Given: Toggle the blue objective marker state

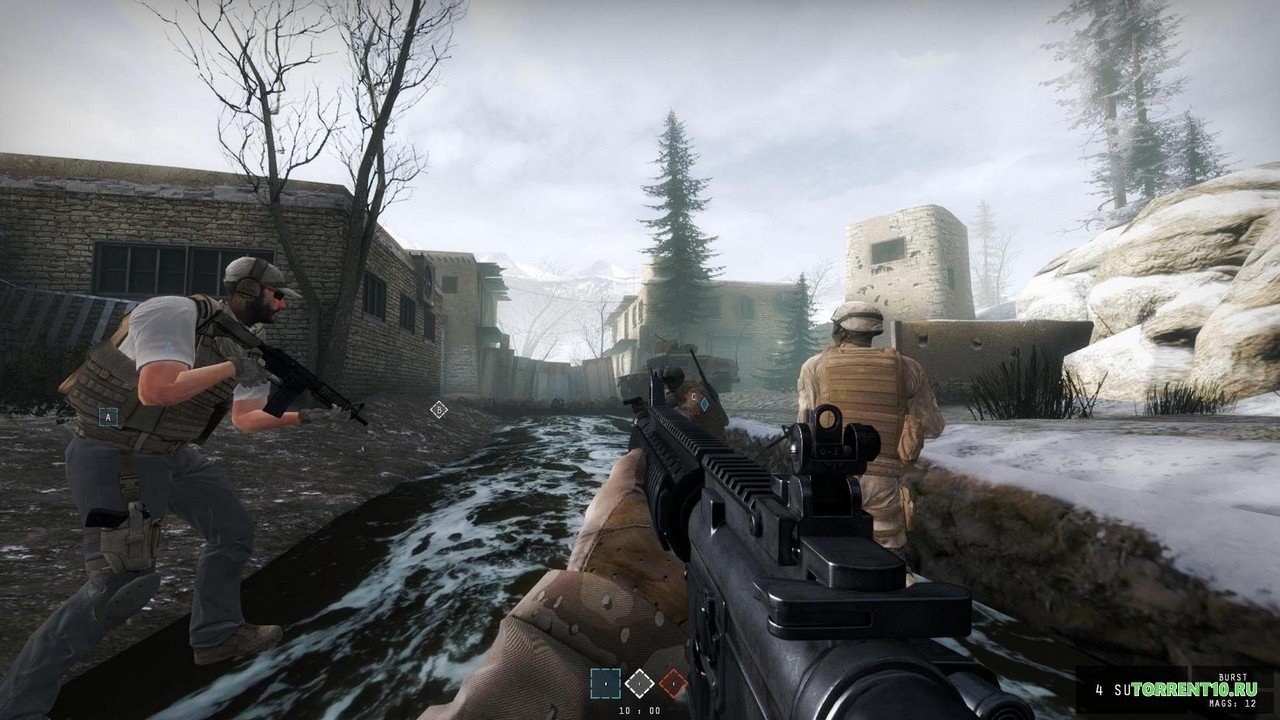Looking at the screenshot, I should pos(605,684).
